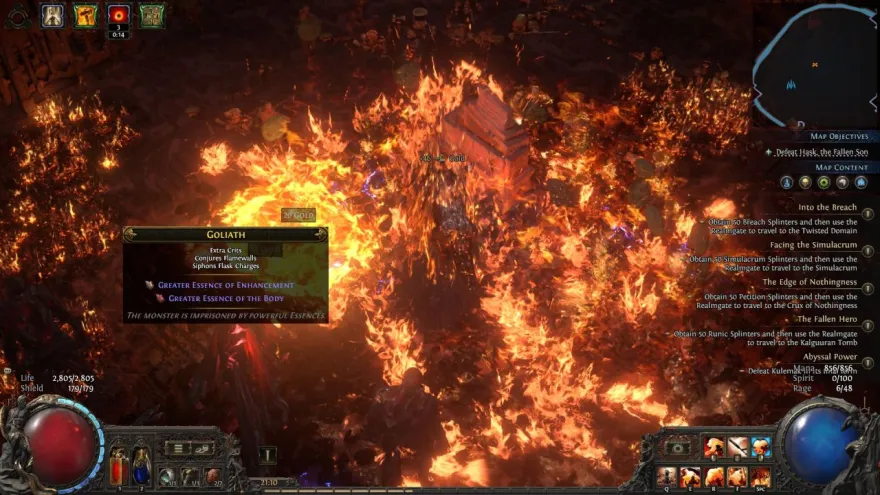Use the blue mana flask
The image size is (880, 495).
click(141, 465)
